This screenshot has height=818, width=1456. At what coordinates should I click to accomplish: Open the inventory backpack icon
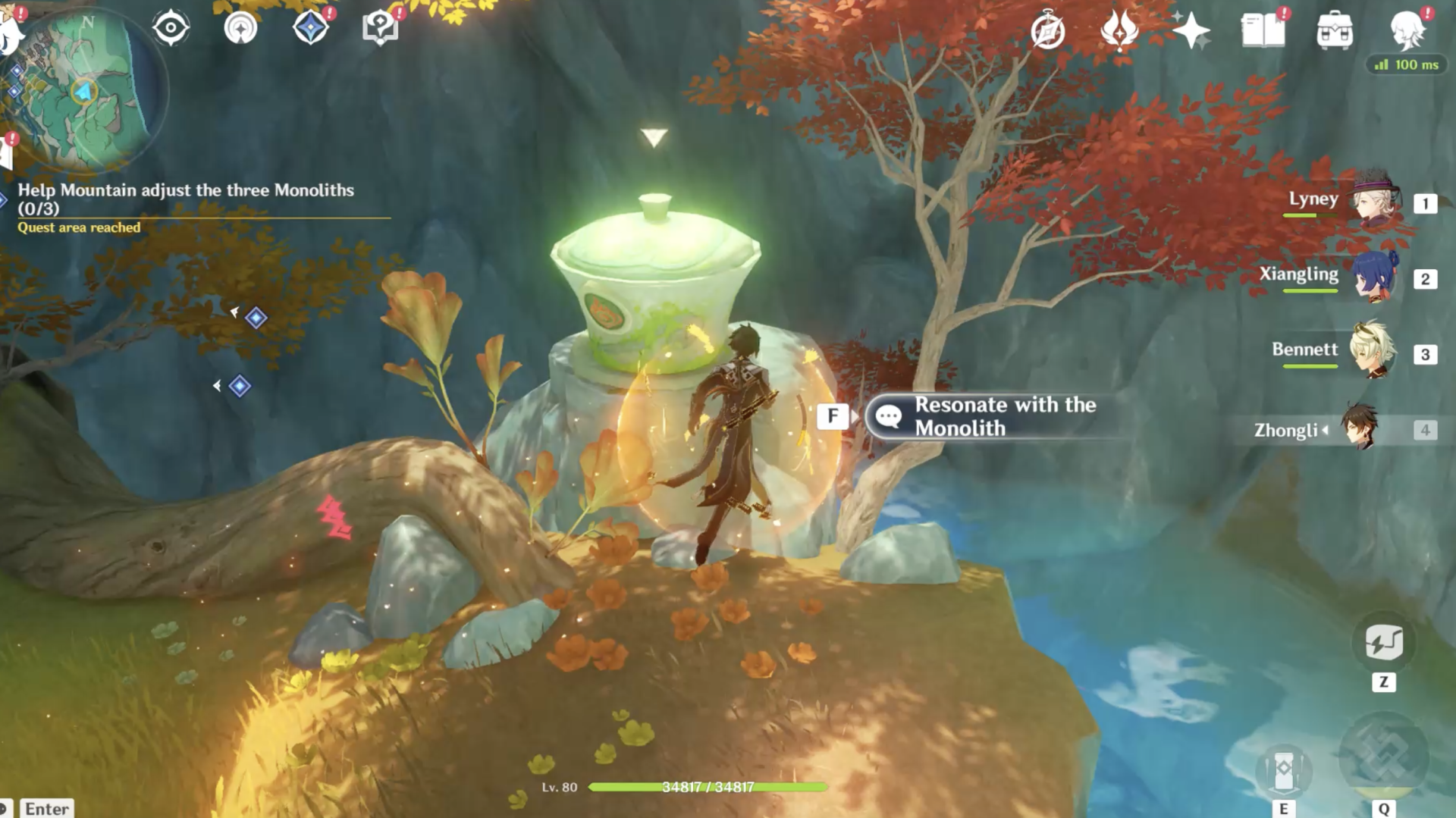point(1335,31)
